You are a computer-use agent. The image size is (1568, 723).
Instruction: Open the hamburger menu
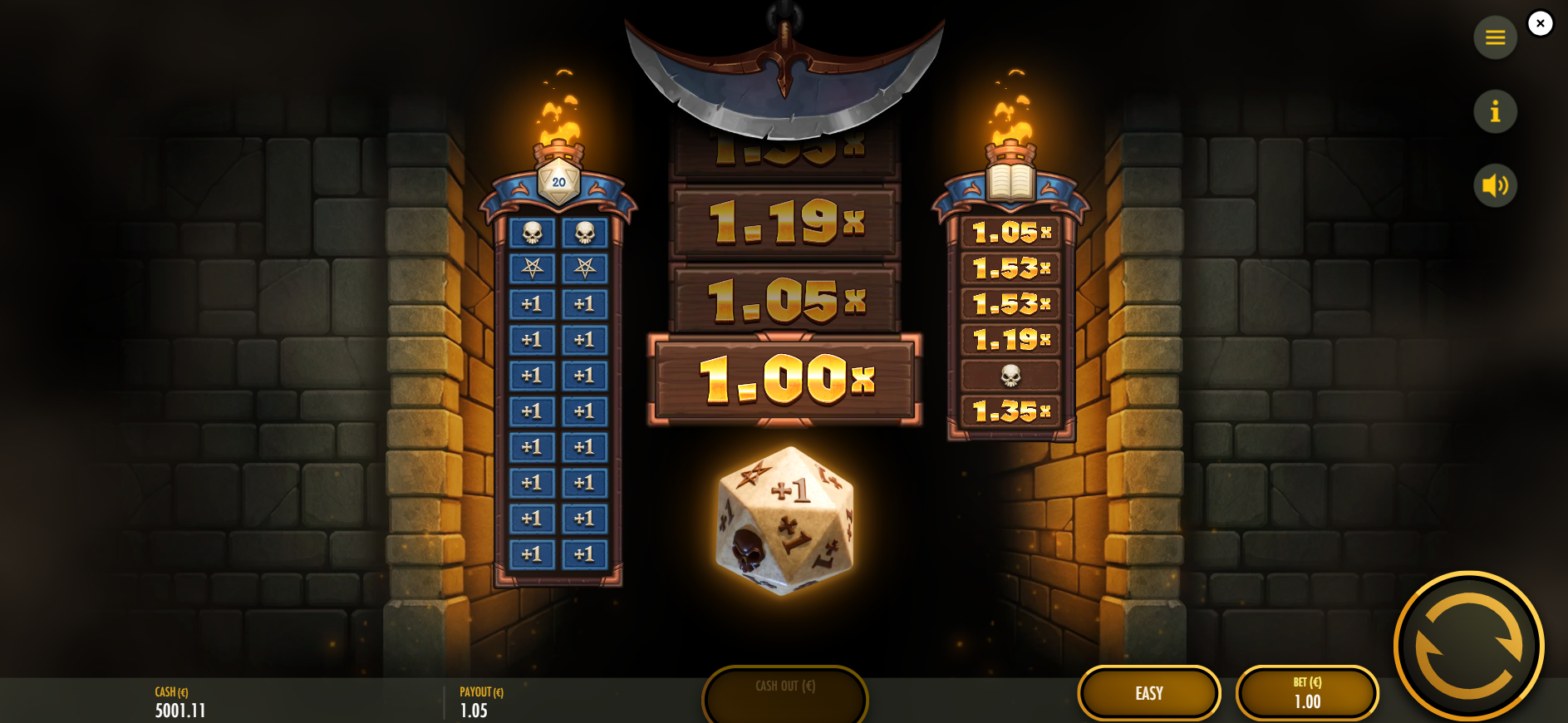1495,37
